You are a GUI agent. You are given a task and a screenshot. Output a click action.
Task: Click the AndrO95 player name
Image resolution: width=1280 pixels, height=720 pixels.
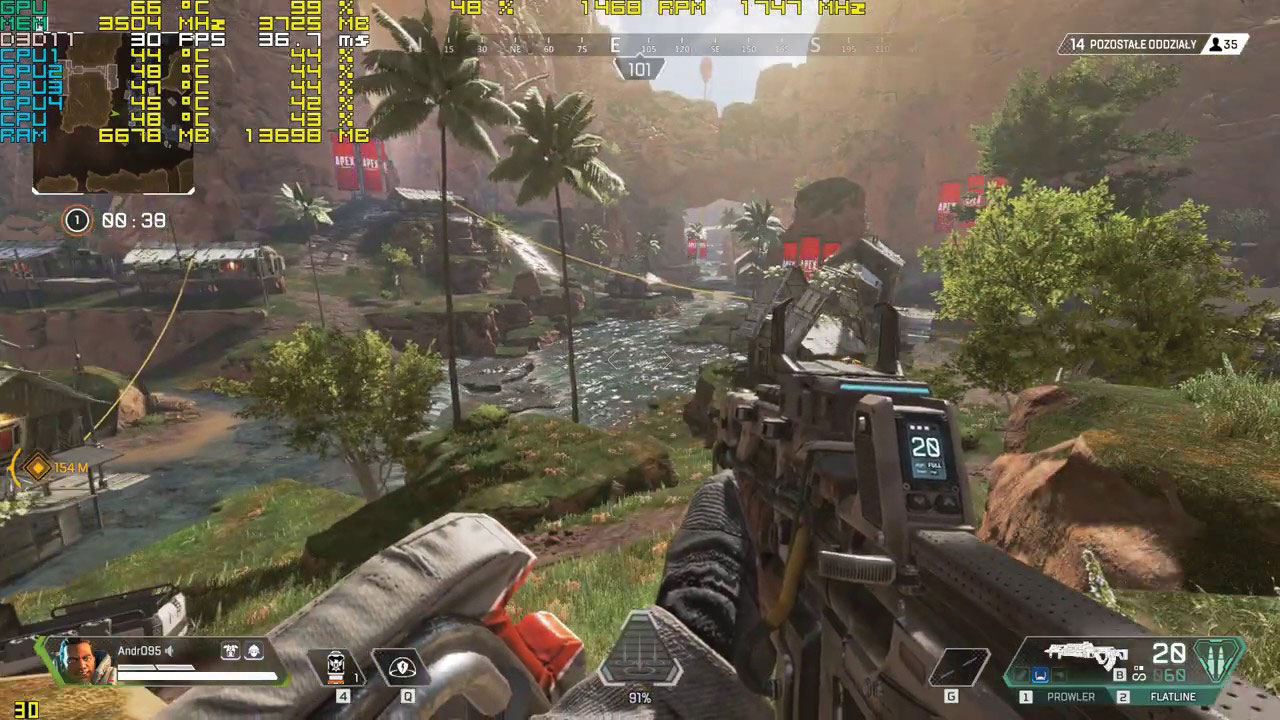[139, 649]
